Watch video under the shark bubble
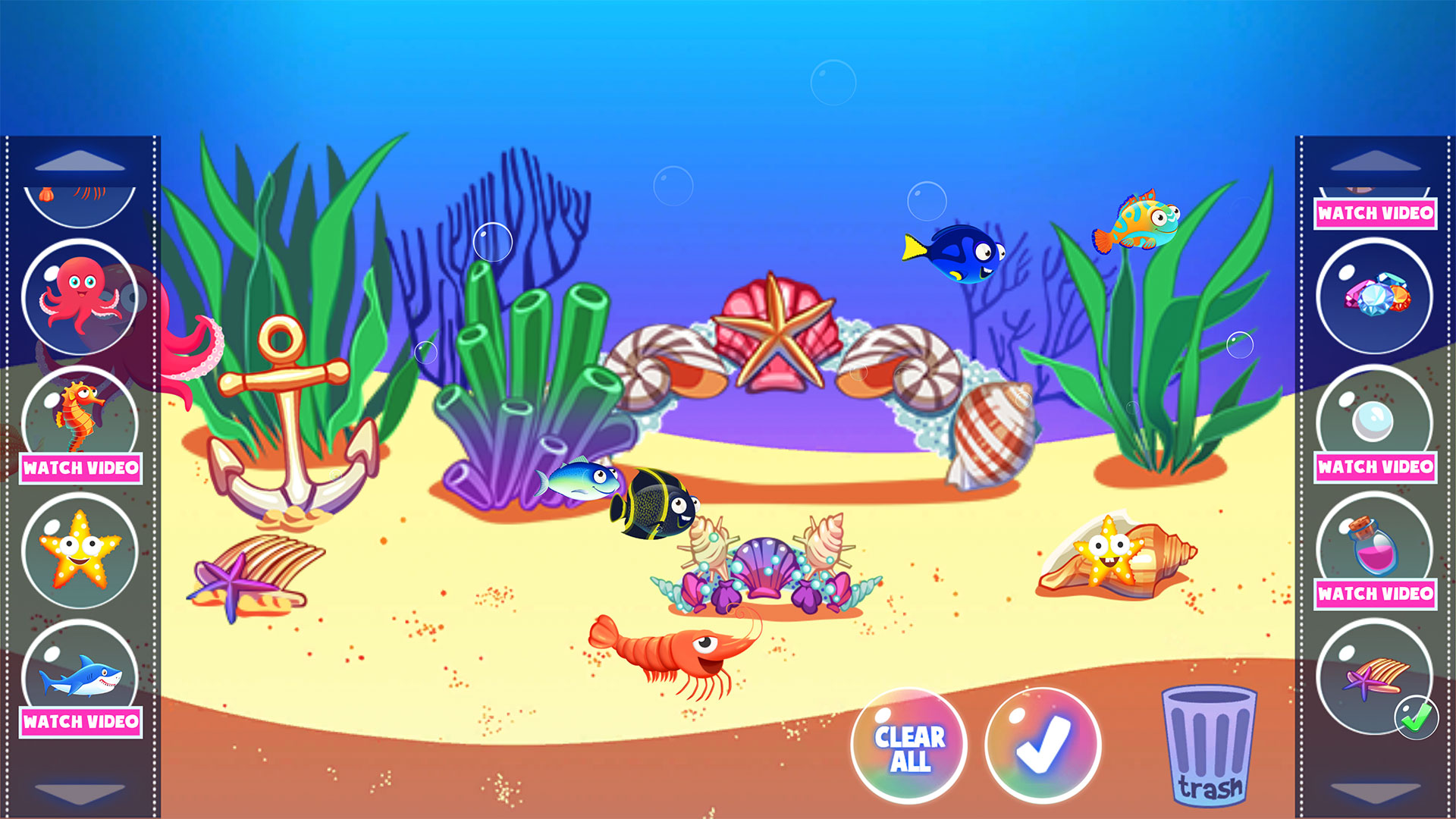 coord(80,721)
